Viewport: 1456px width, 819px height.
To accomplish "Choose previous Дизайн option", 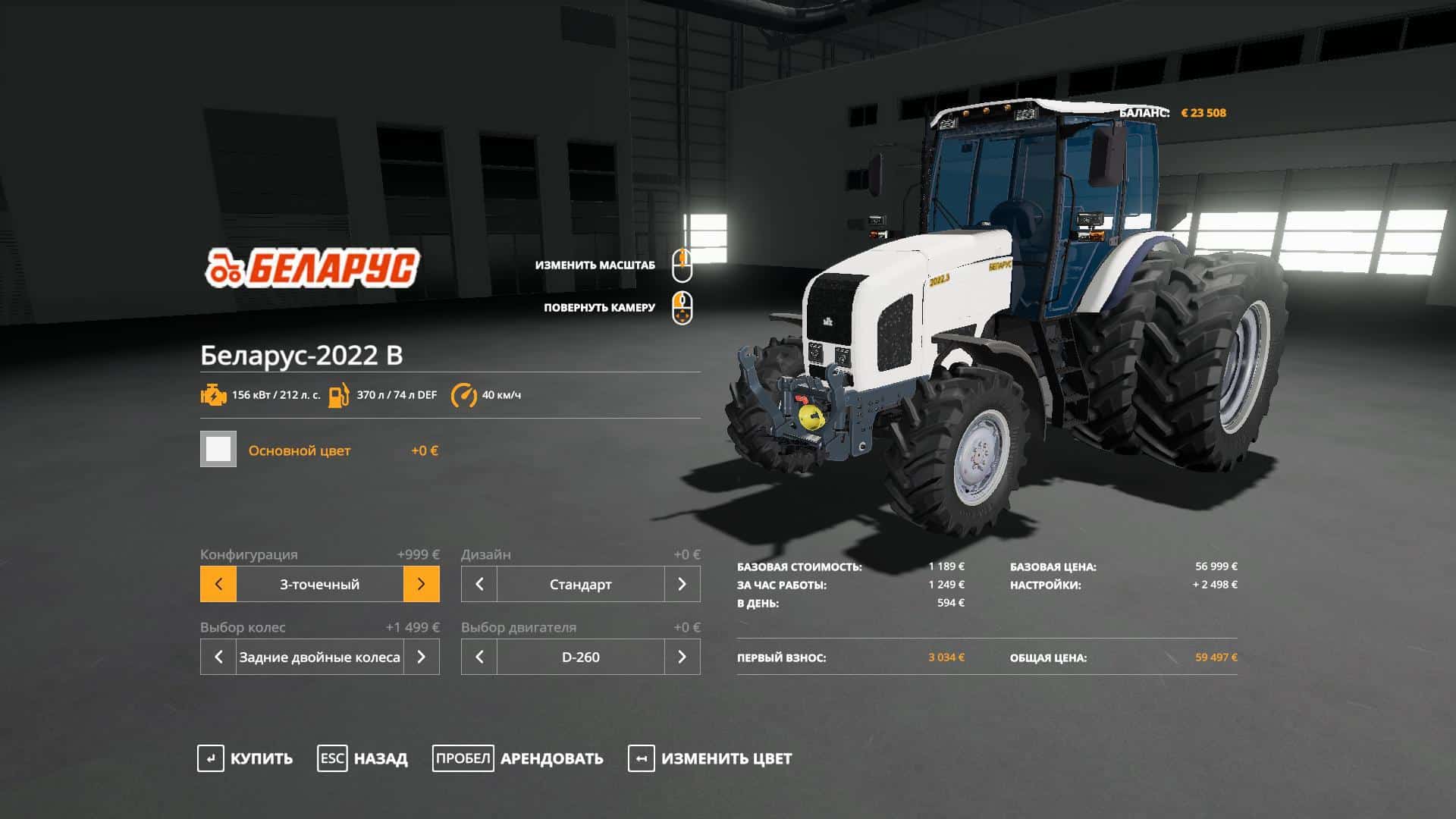I will pyautogui.click(x=479, y=584).
